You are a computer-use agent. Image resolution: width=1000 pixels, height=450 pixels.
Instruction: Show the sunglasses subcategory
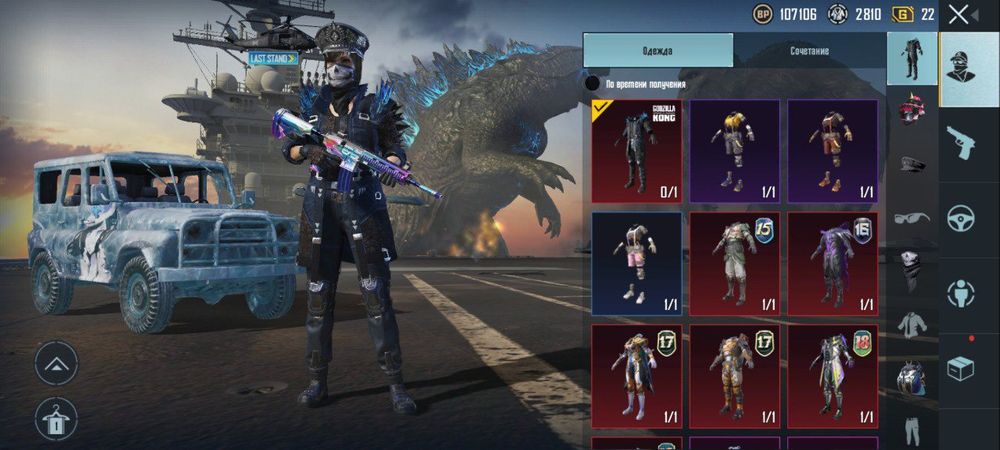[x=911, y=217]
